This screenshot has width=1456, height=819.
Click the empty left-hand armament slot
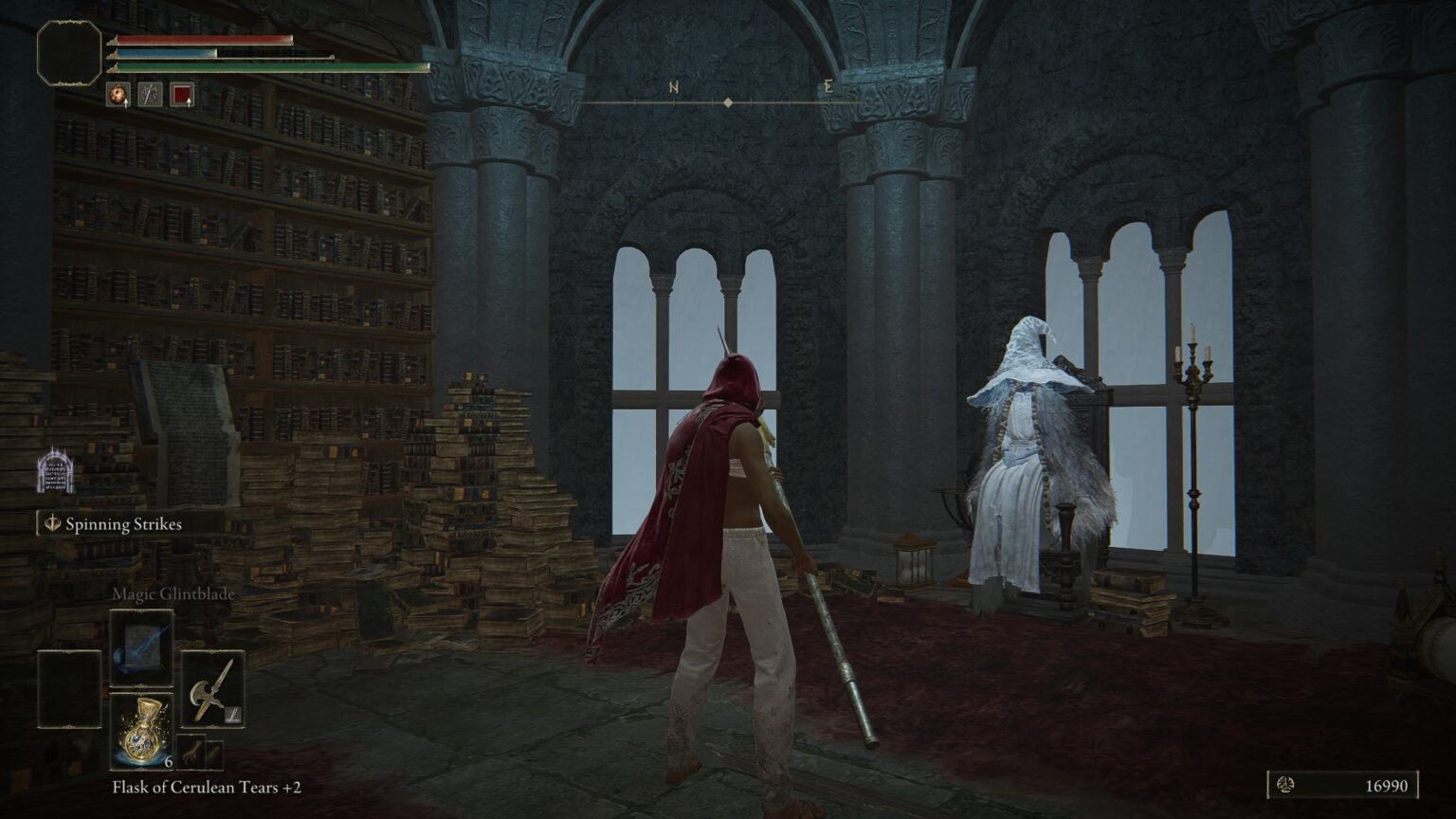coord(69,689)
